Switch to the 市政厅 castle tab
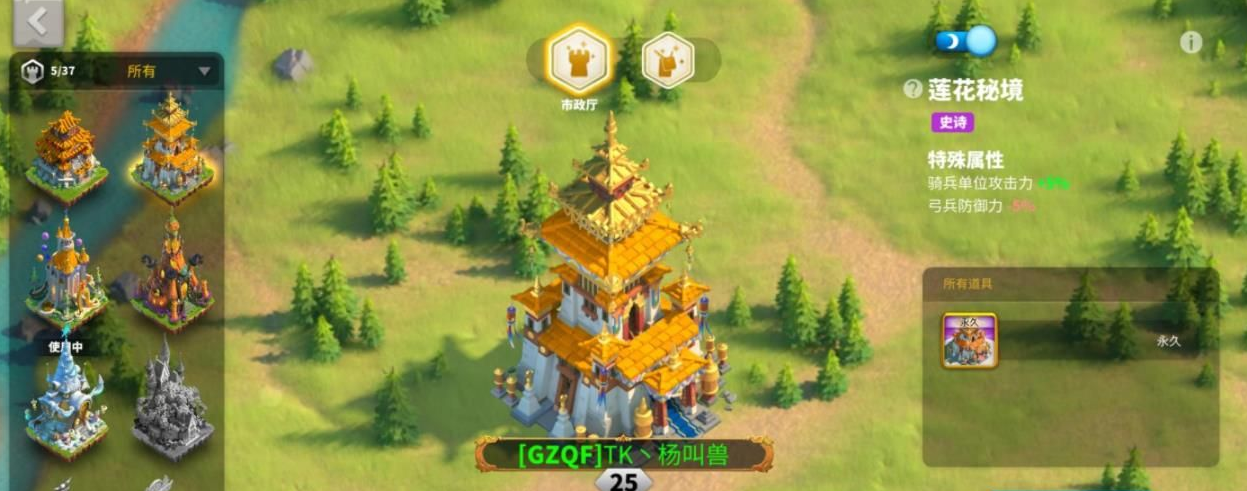Image resolution: width=1247 pixels, height=491 pixels. click(x=579, y=60)
